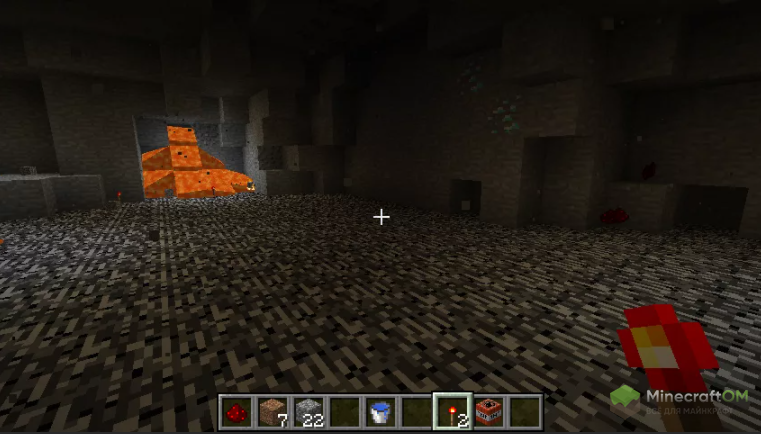Choose the gravel stack of 22

(308, 411)
